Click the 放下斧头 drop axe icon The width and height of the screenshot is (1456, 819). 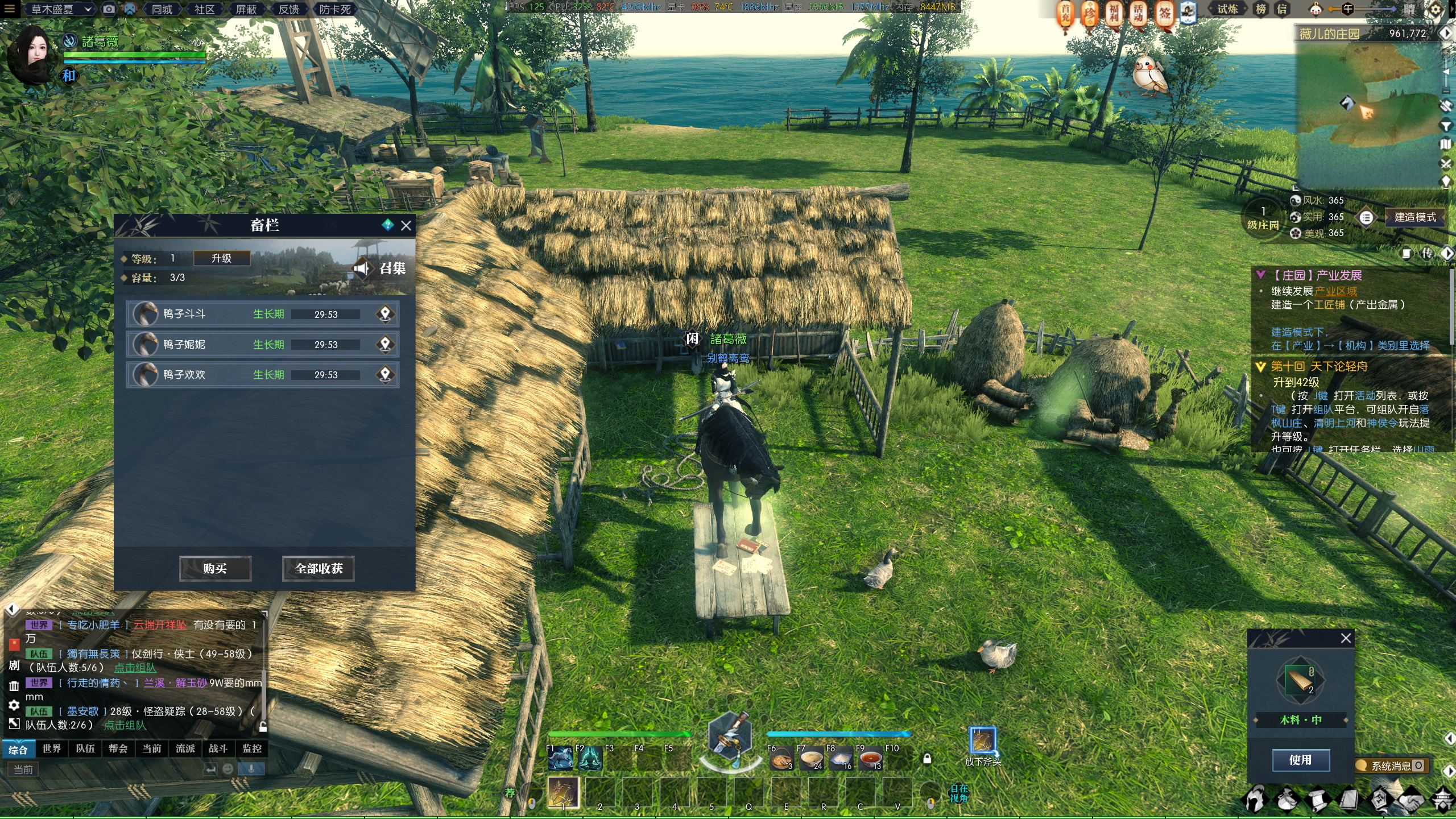pos(982,741)
